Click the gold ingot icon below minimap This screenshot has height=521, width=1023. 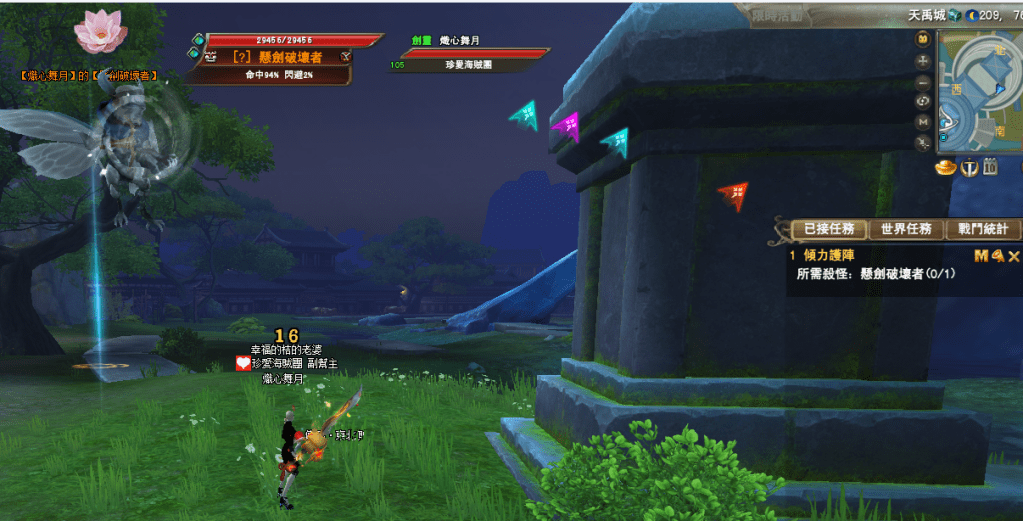coord(946,168)
